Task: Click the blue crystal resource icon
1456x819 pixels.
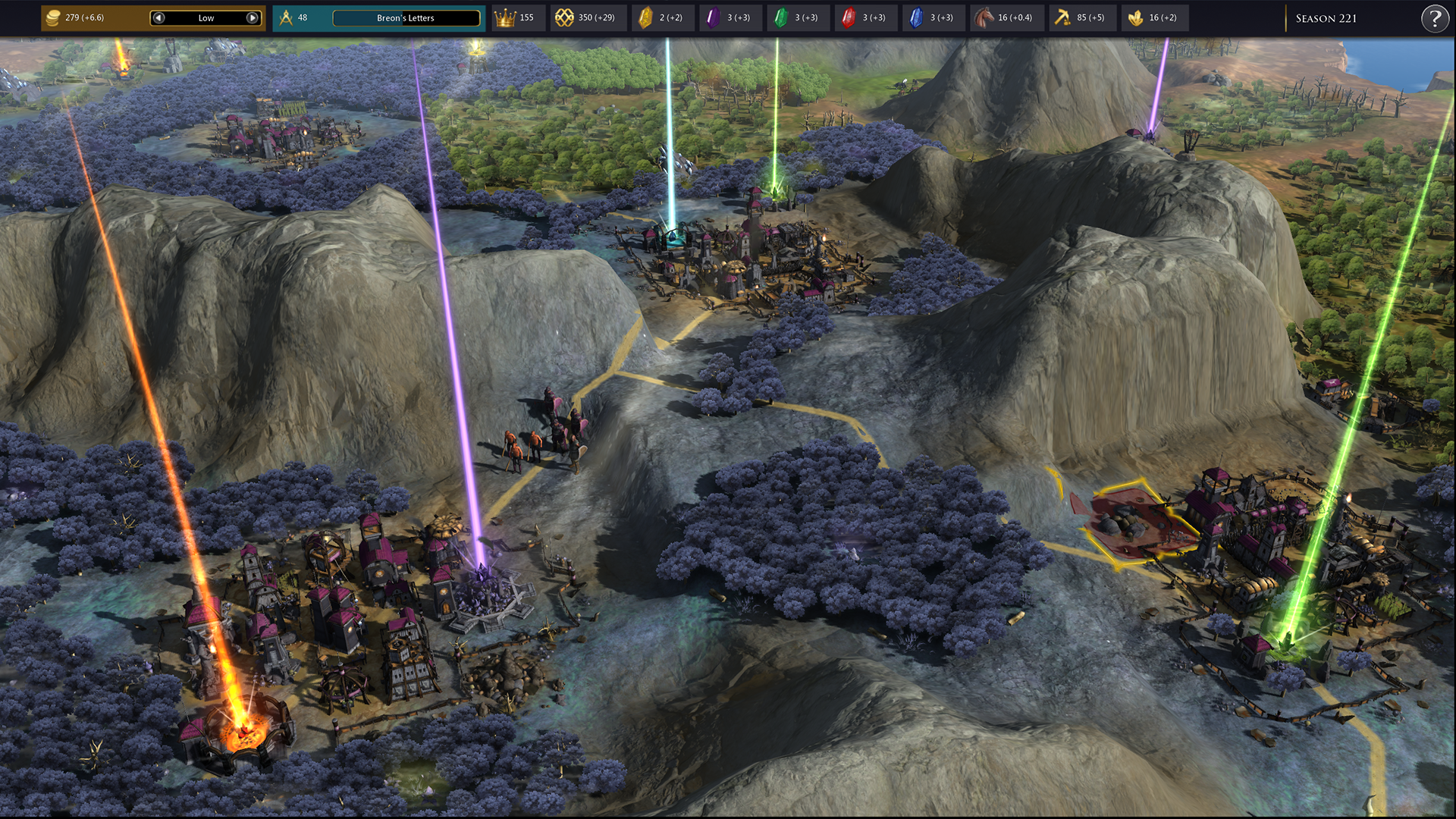Action: (x=916, y=17)
